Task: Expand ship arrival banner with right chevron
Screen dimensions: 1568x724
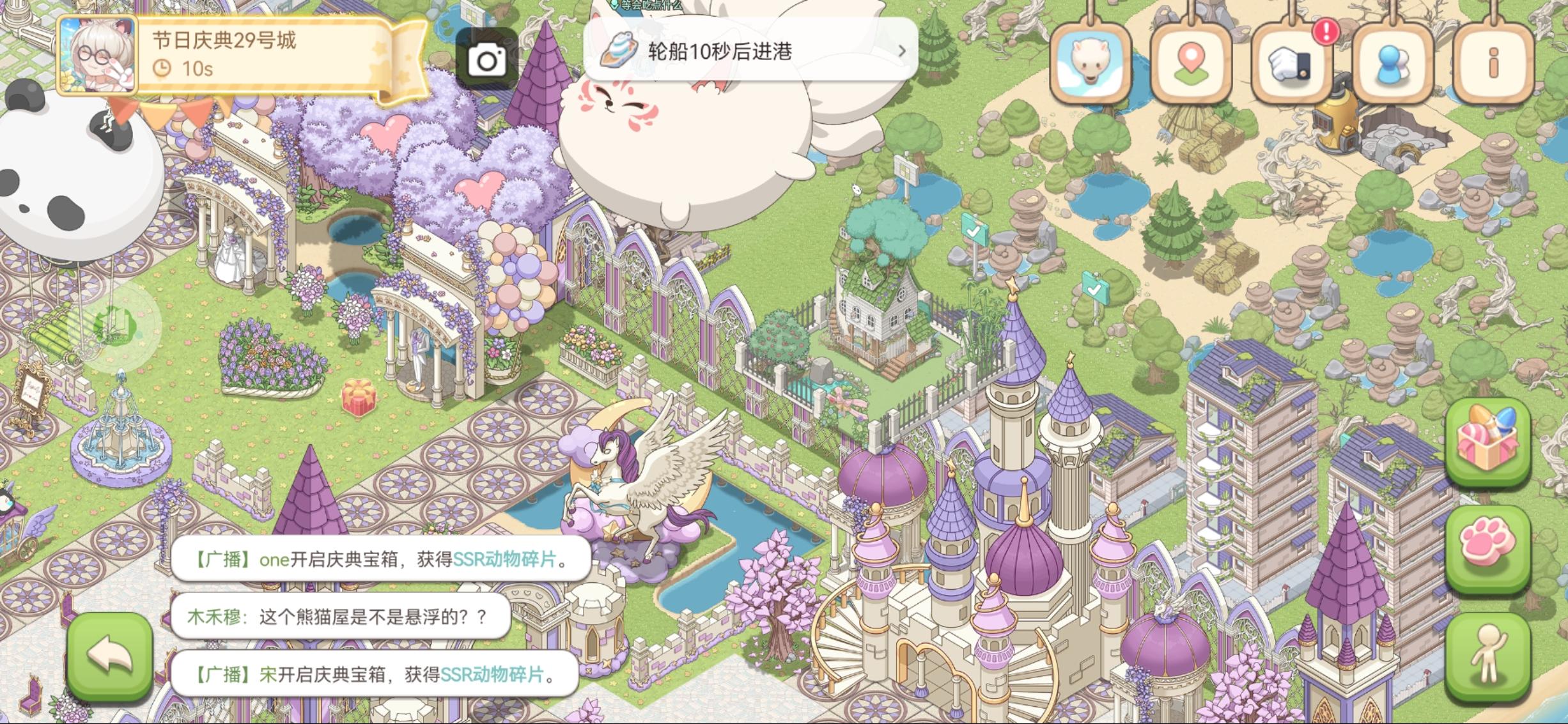Action: click(904, 51)
